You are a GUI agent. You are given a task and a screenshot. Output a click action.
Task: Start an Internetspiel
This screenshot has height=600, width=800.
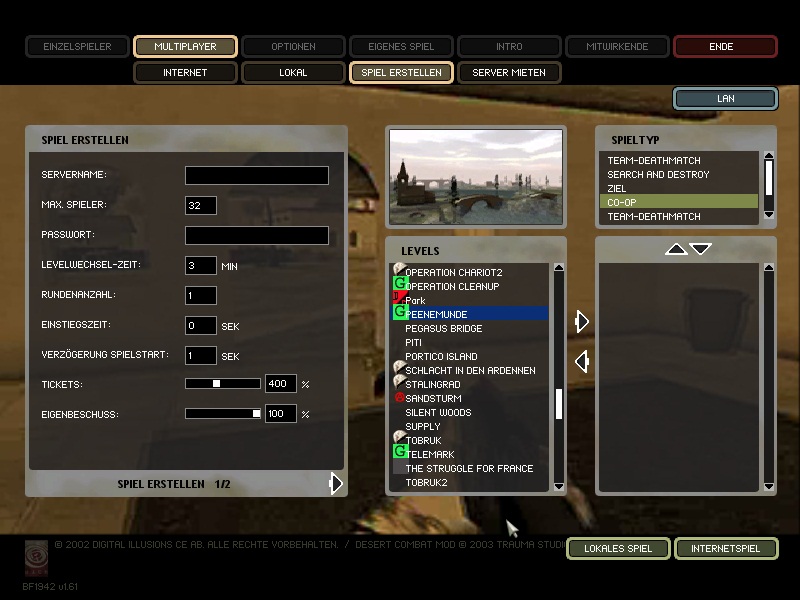point(725,548)
